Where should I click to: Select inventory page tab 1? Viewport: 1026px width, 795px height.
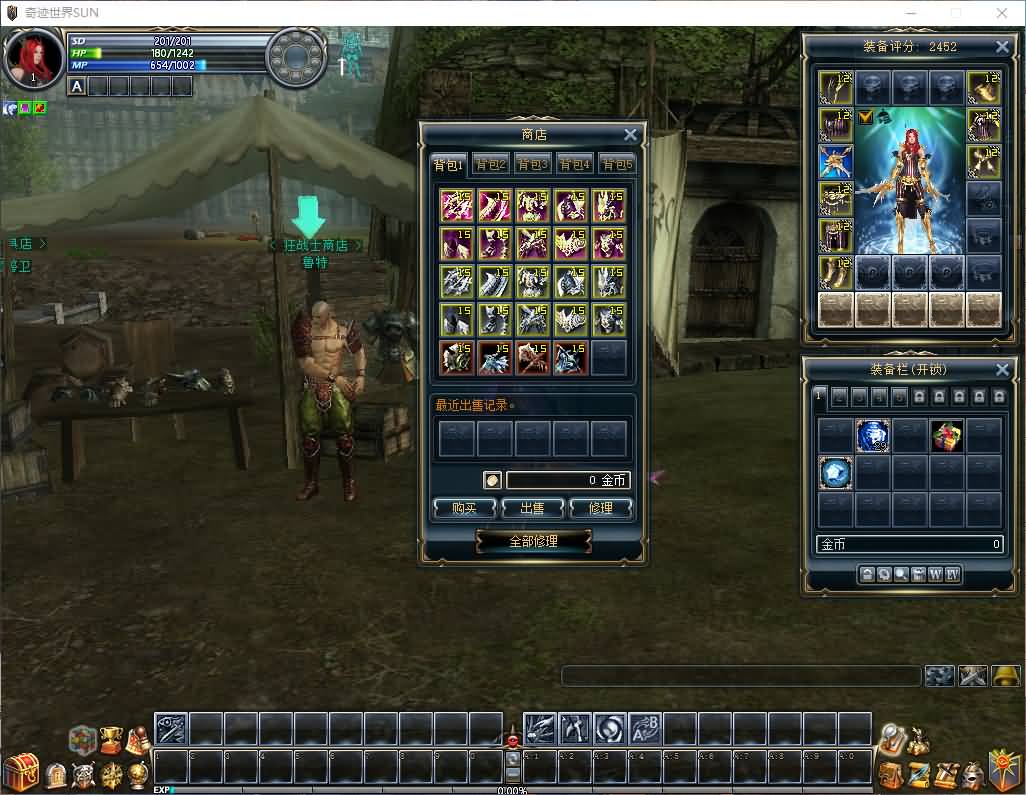pyautogui.click(x=818, y=396)
